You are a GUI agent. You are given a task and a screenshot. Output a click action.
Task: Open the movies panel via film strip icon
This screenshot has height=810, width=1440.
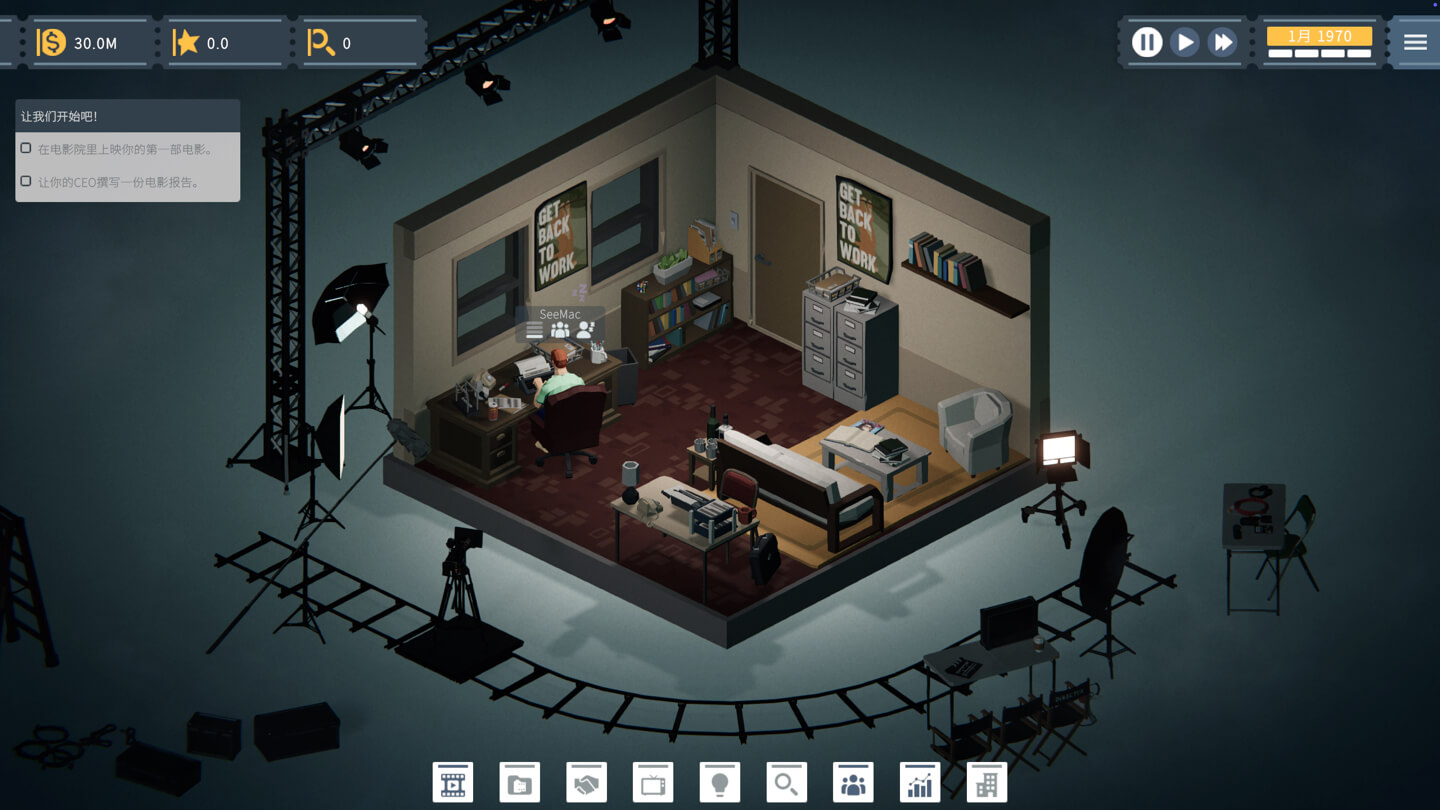453,782
